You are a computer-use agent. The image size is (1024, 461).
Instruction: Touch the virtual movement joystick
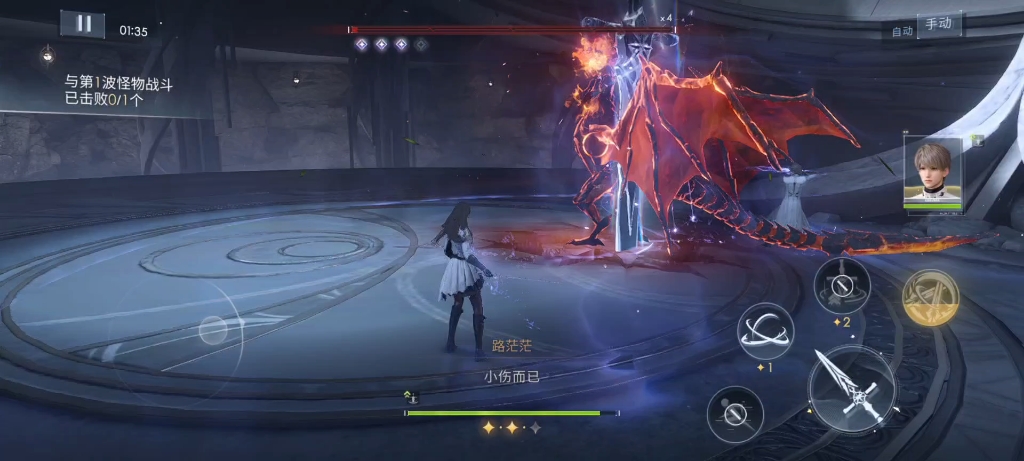pyautogui.click(x=213, y=330)
